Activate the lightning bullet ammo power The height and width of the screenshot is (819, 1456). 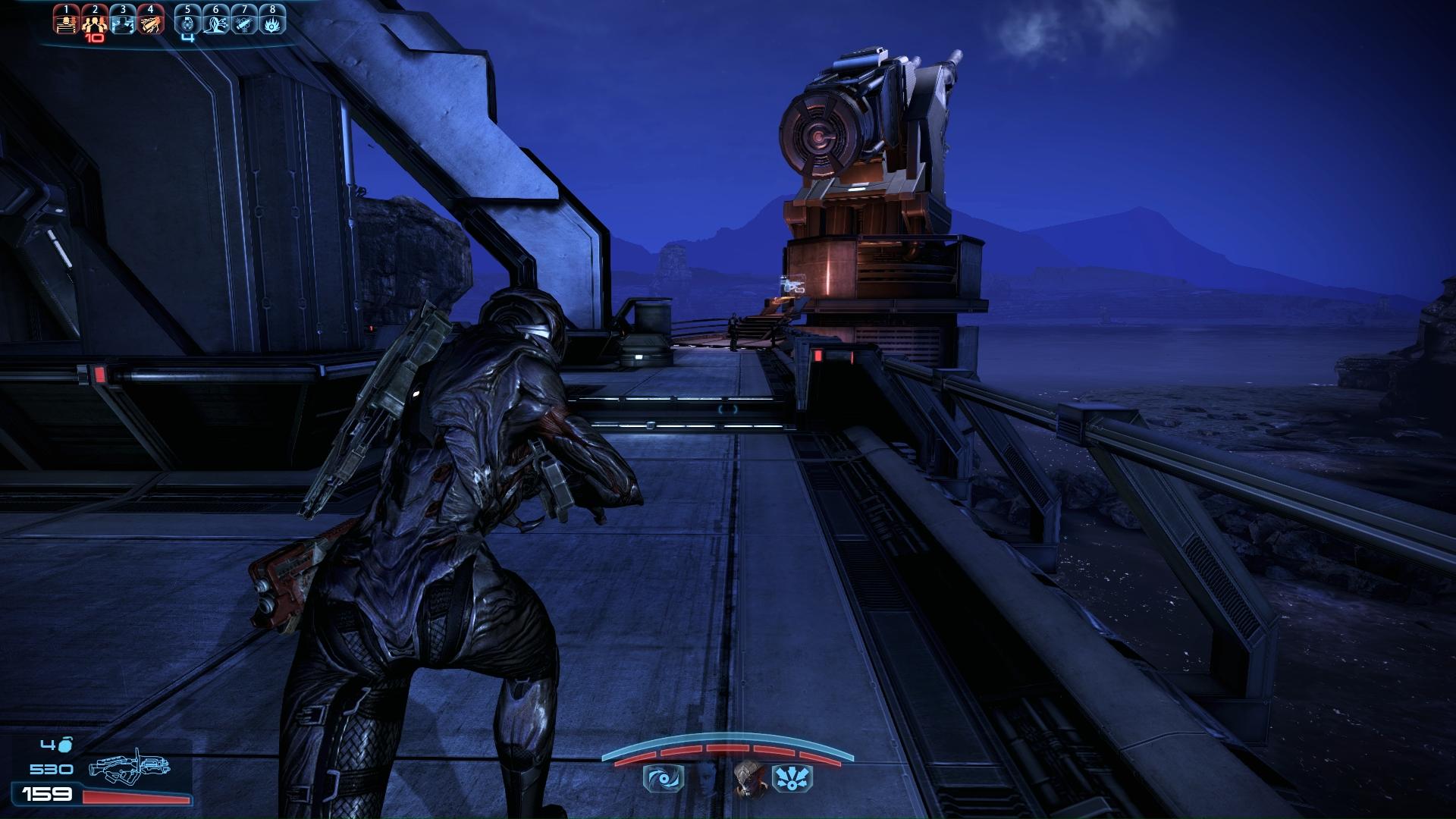[x=151, y=20]
